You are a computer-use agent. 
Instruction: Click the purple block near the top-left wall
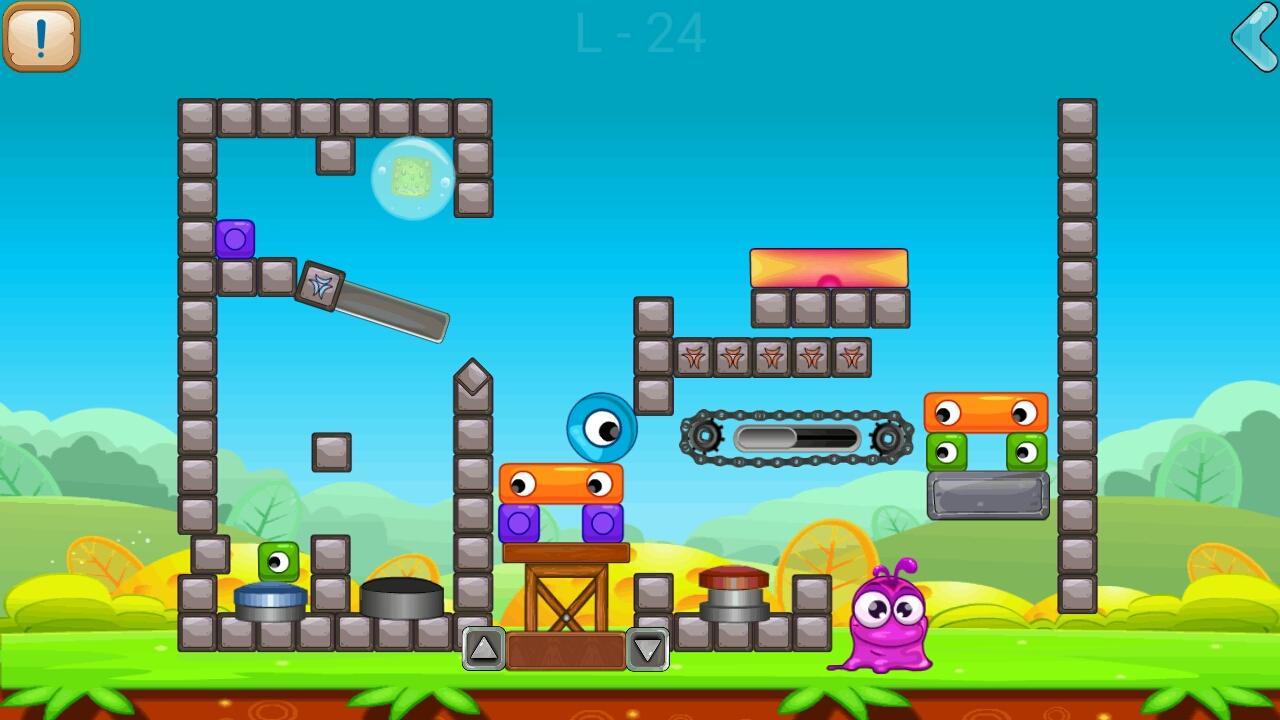236,239
